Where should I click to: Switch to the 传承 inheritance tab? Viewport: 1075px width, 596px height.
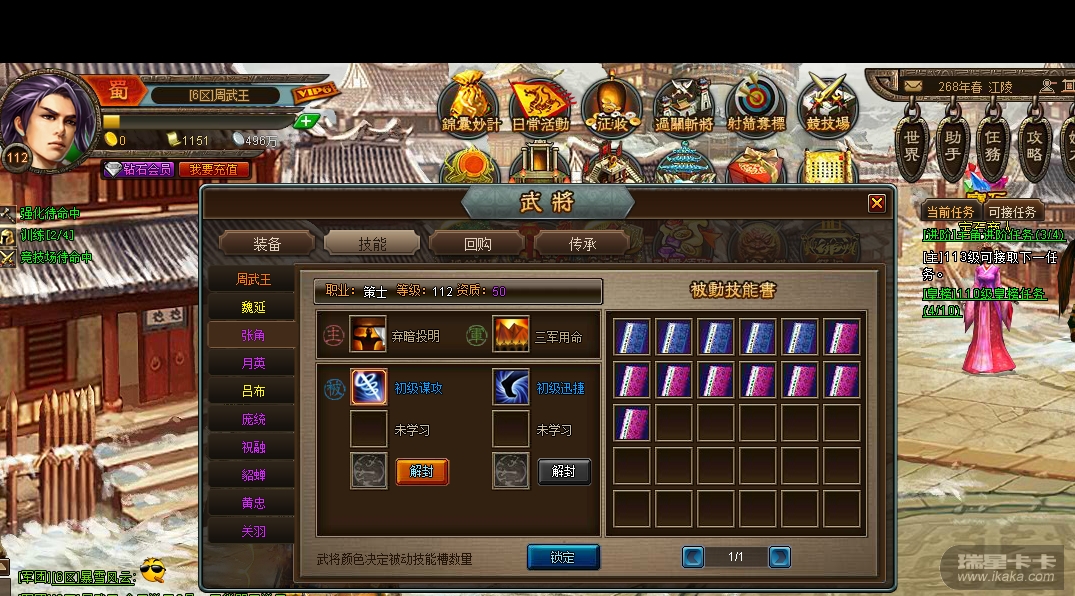(582, 243)
